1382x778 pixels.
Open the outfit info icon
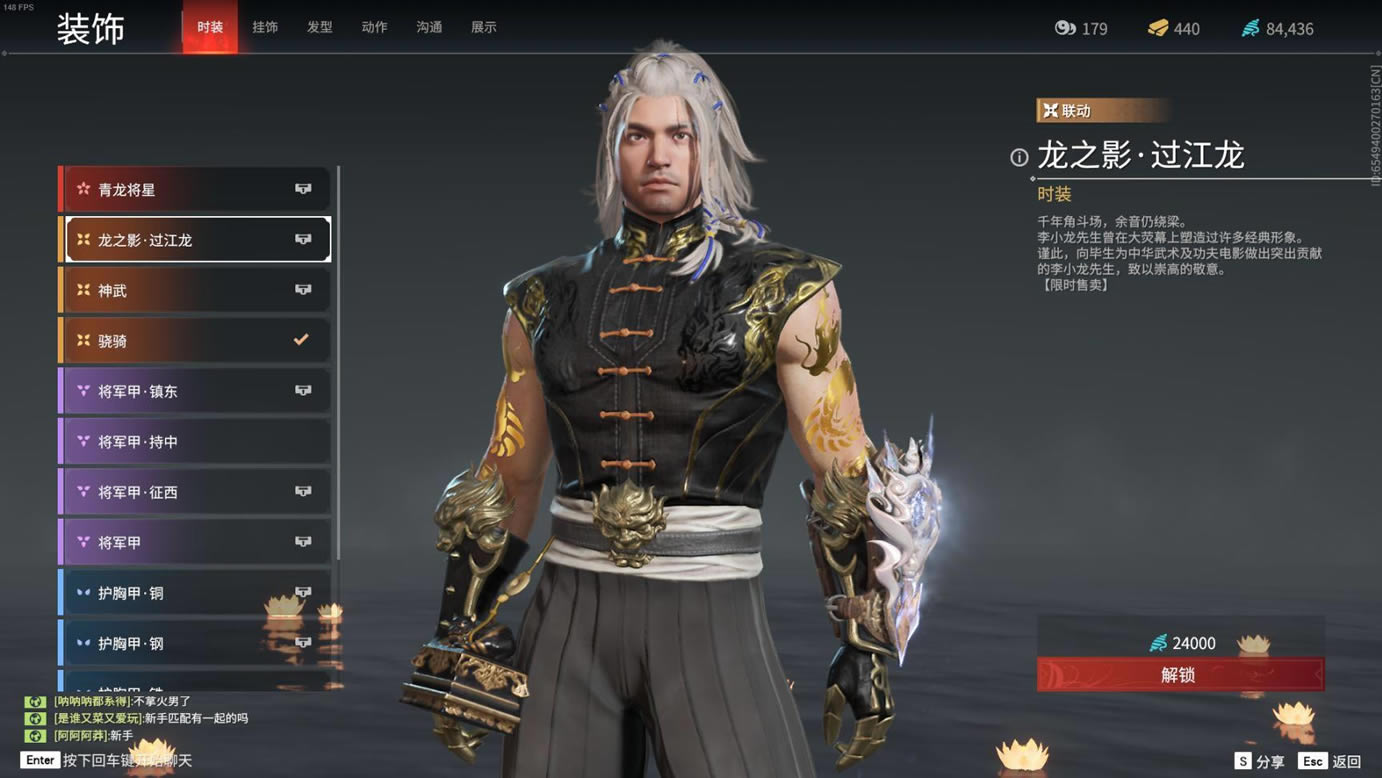tap(1019, 157)
